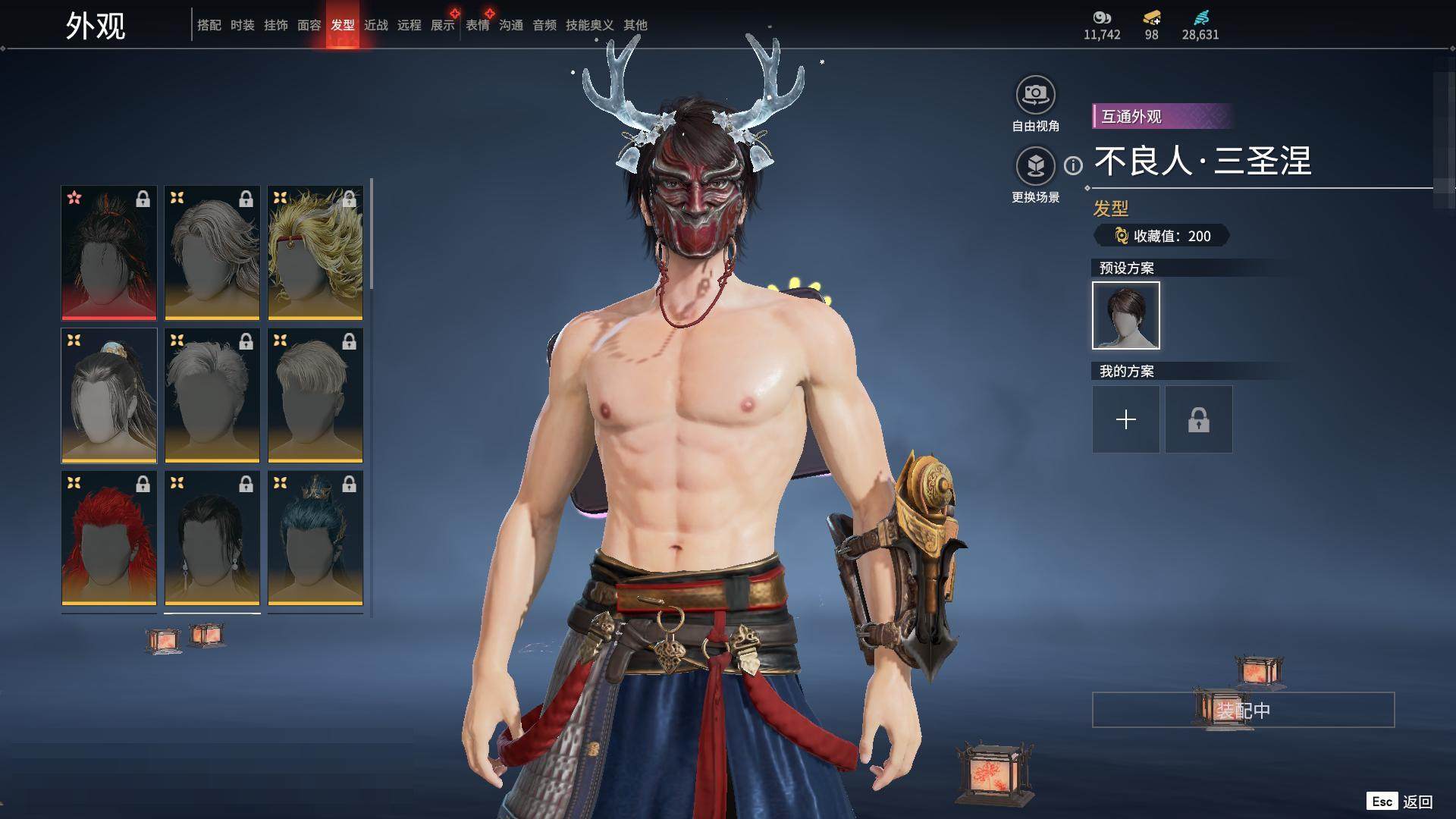Select the teal topknot hairstyle with crown
The image size is (1456, 819).
[315, 538]
